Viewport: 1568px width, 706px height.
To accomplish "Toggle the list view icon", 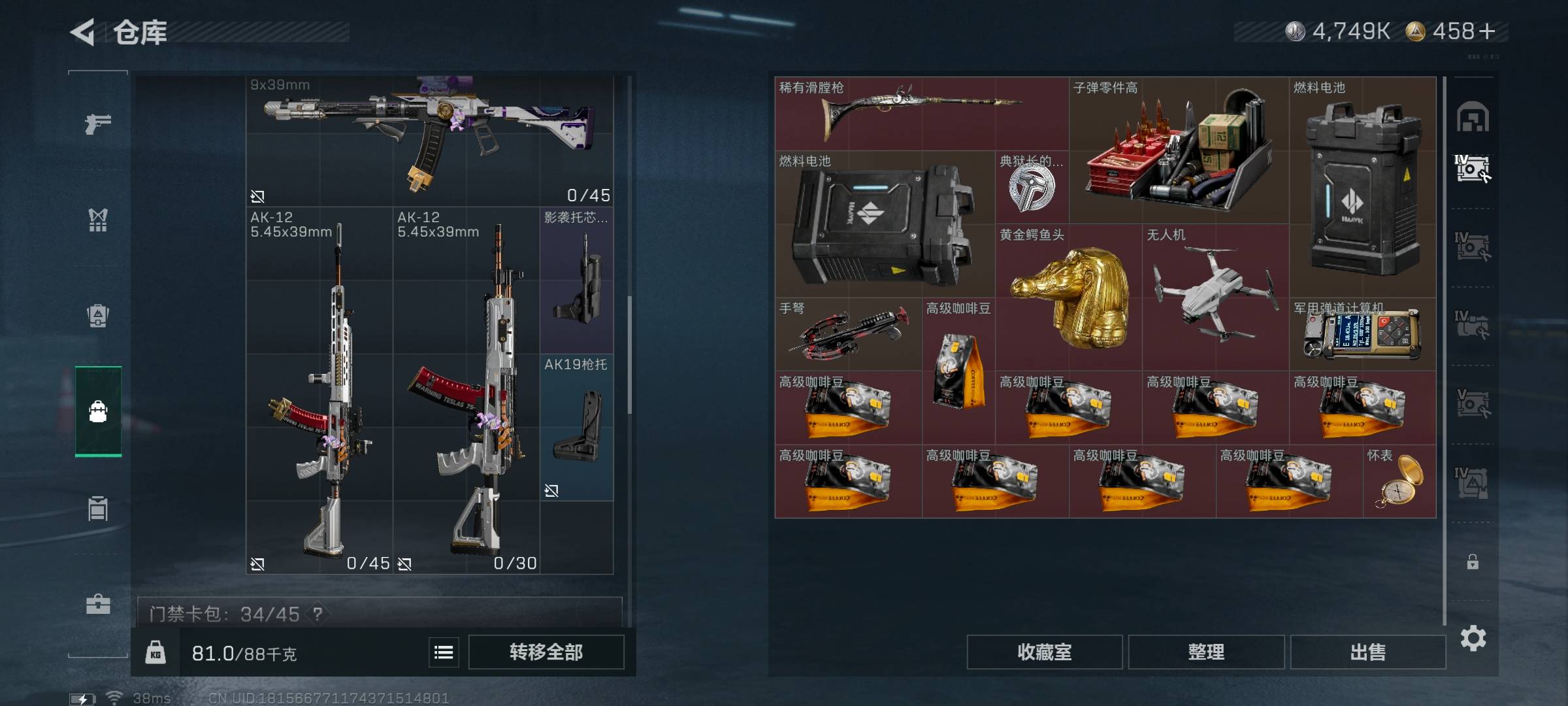I will tap(444, 652).
